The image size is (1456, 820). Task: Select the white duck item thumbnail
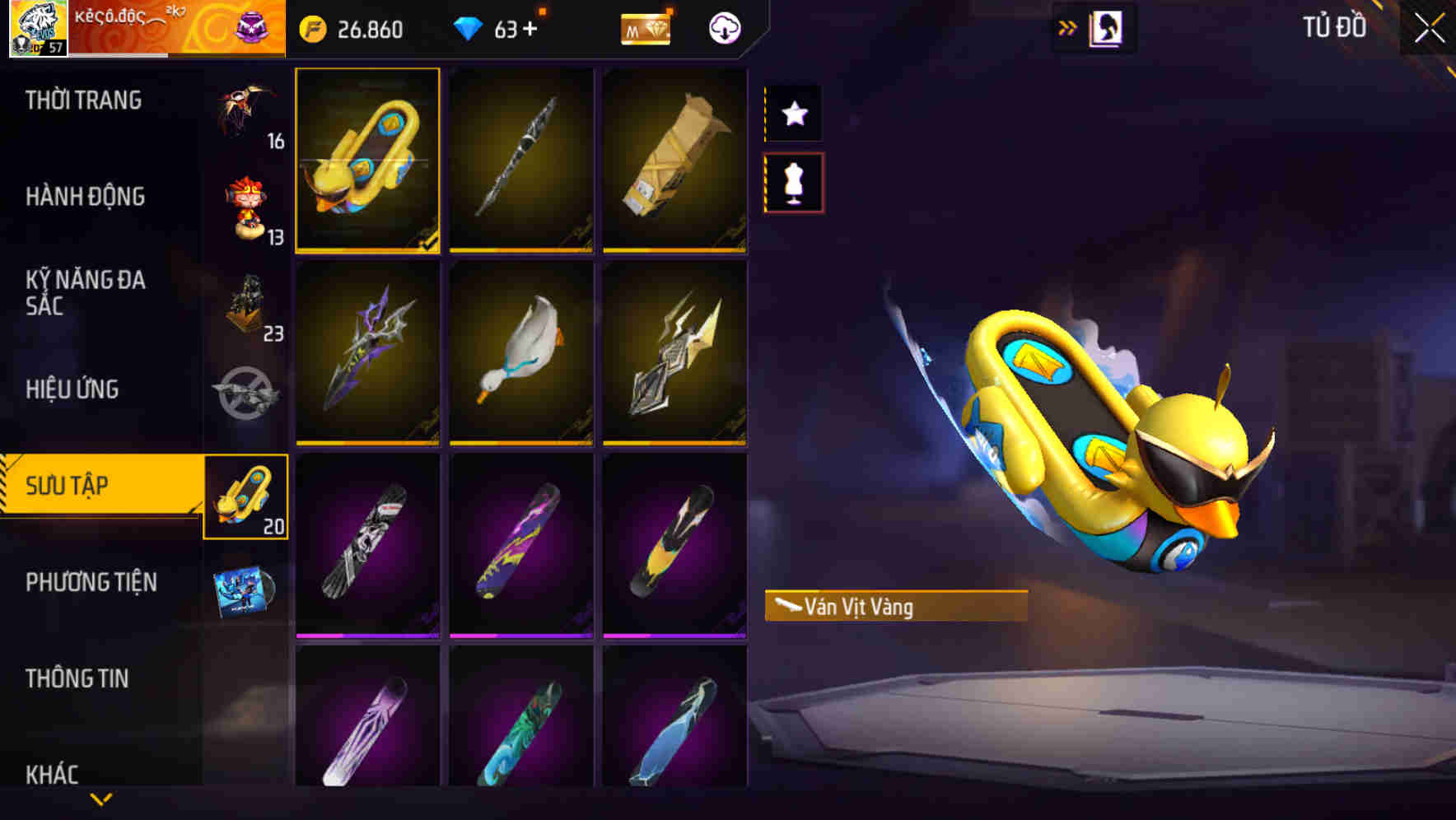tap(521, 354)
